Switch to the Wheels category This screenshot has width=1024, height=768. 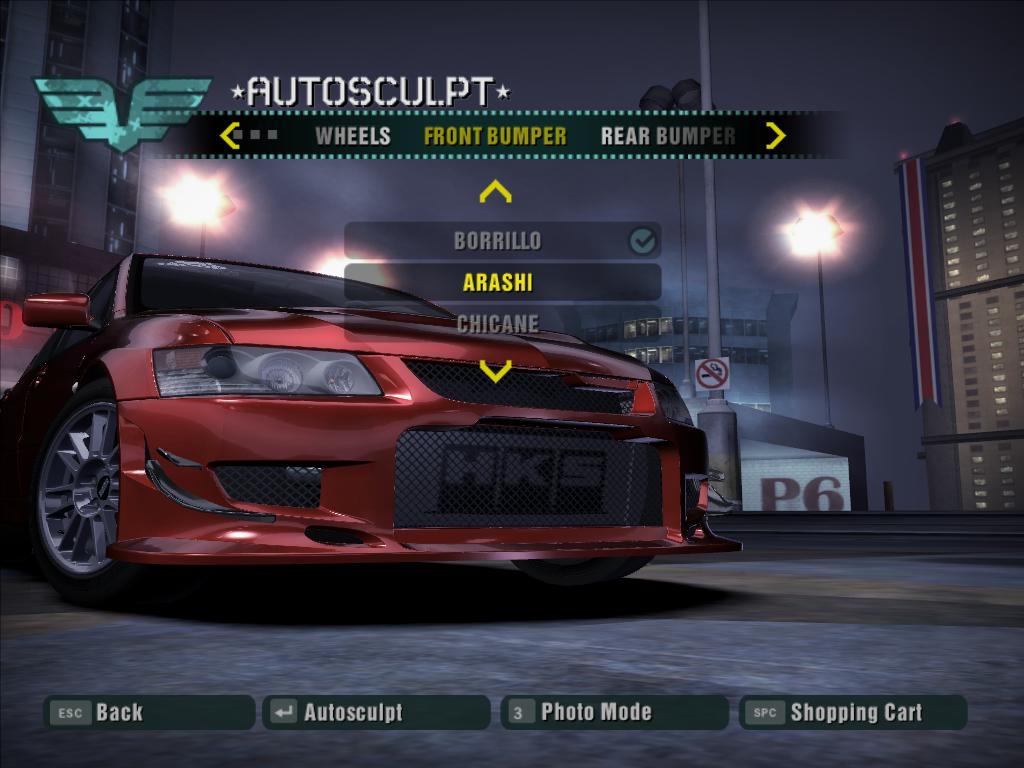coord(352,136)
